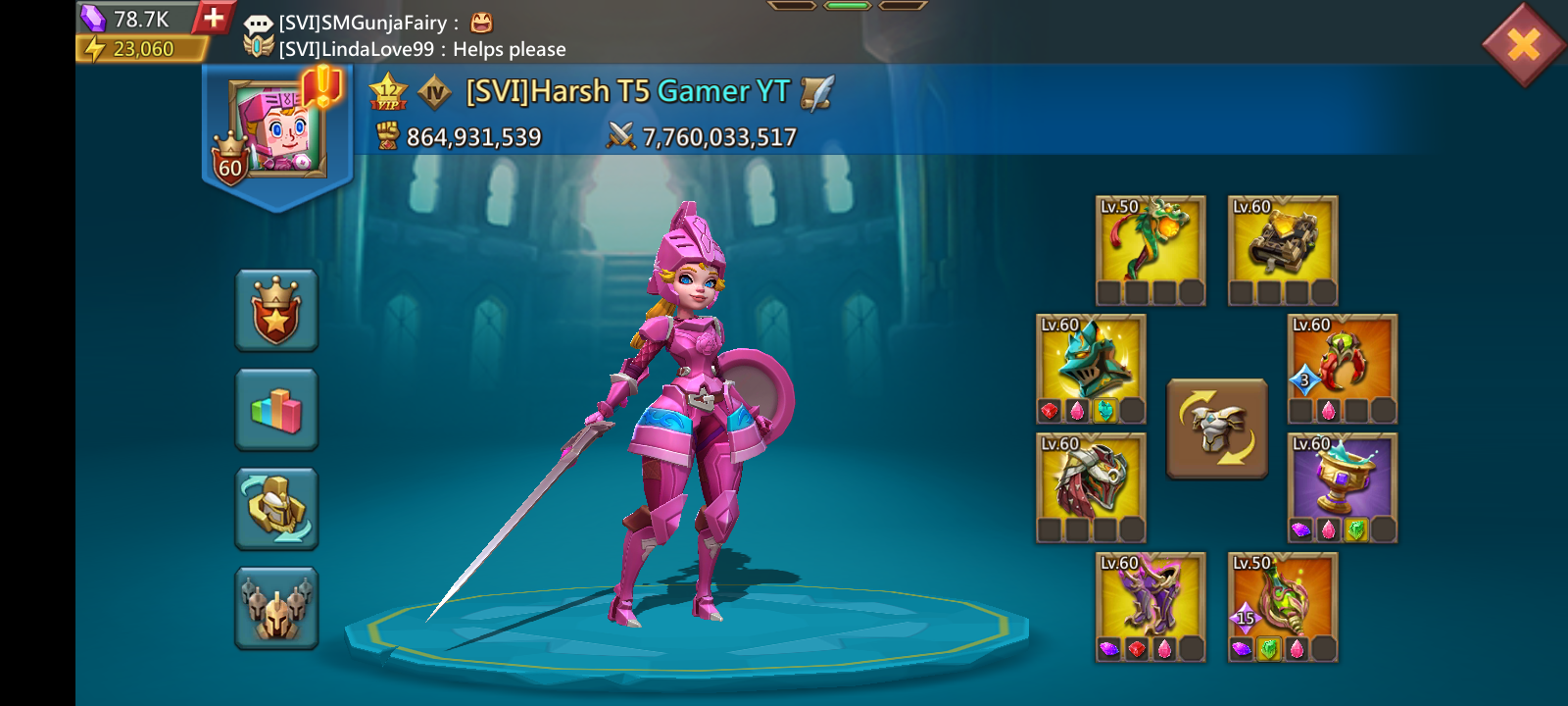Screen dimensions: 1568x706
Task: Edit the player name with the quill icon
Action: pyautogui.click(x=816, y=92)
